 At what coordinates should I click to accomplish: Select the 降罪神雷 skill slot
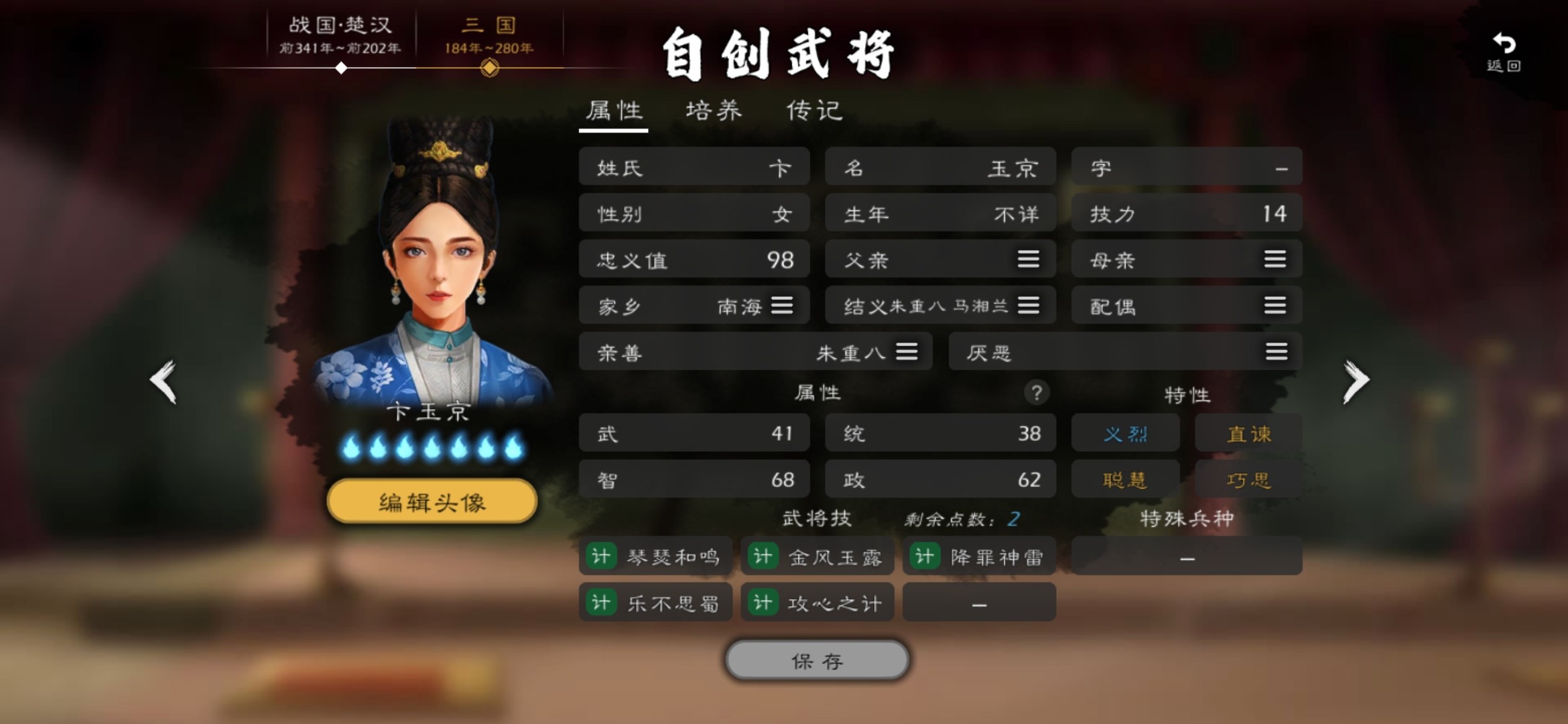pos(979,556)
